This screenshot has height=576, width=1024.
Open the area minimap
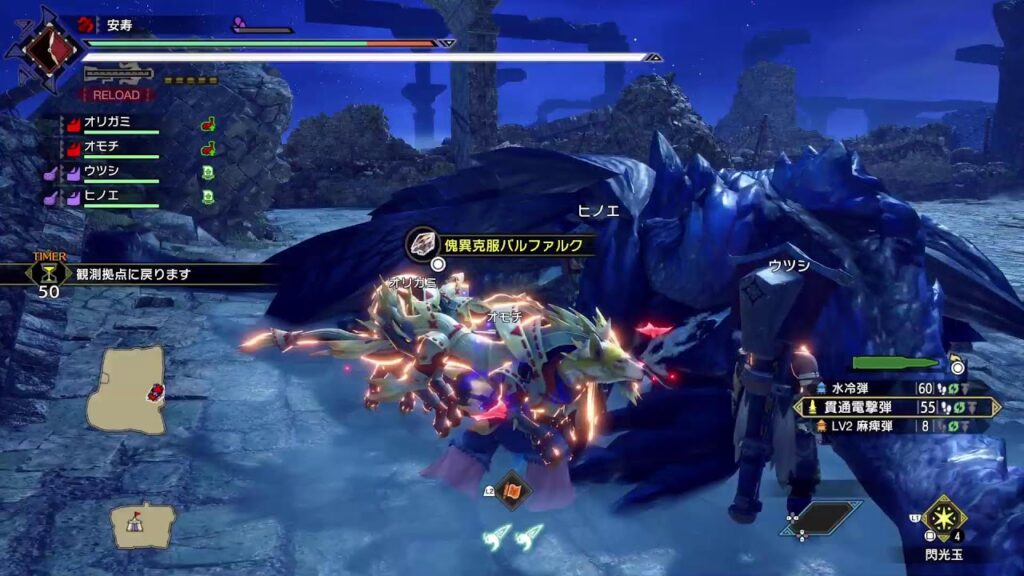click(126, 389)
